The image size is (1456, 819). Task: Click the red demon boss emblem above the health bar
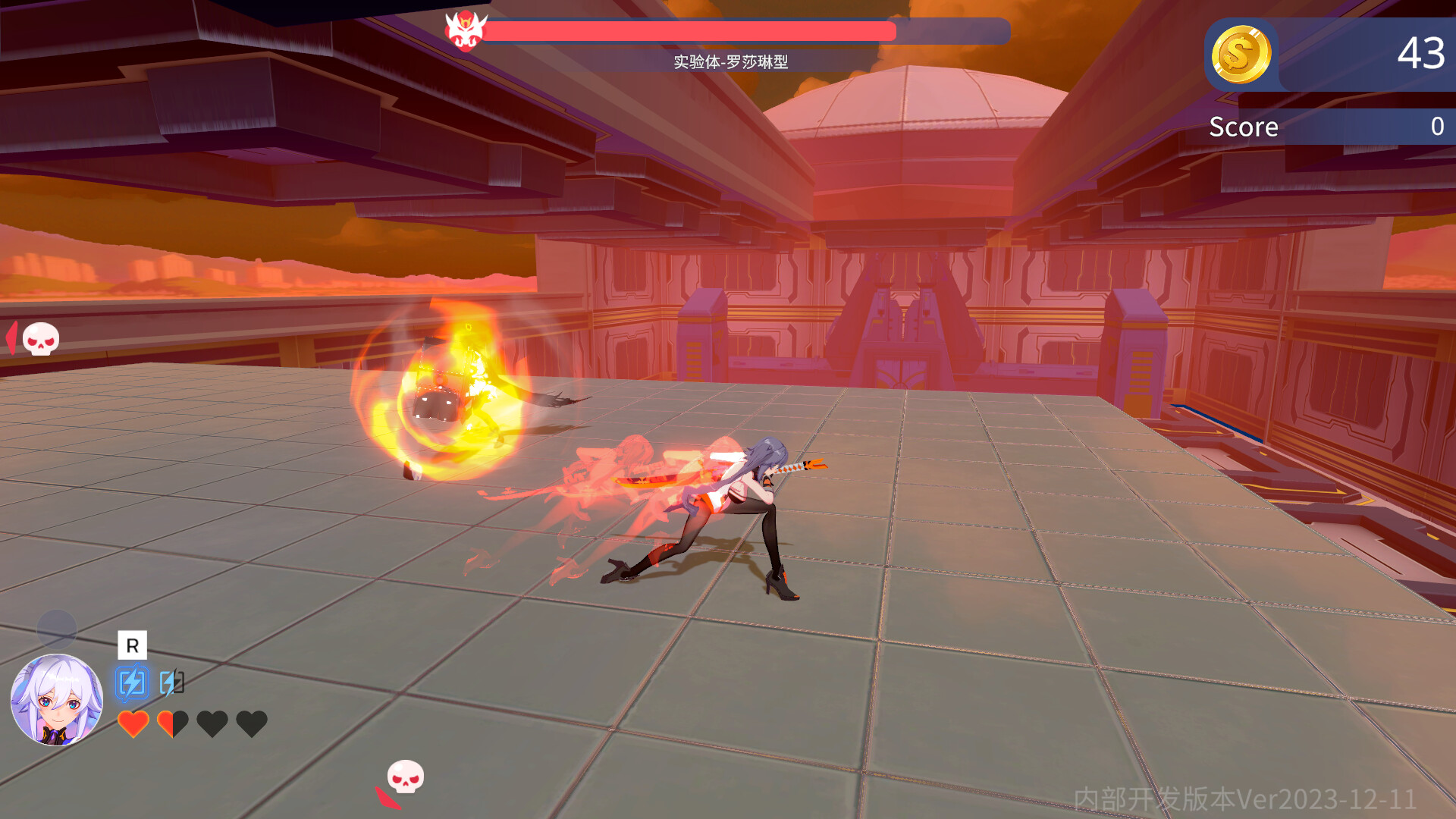(466, 29)
